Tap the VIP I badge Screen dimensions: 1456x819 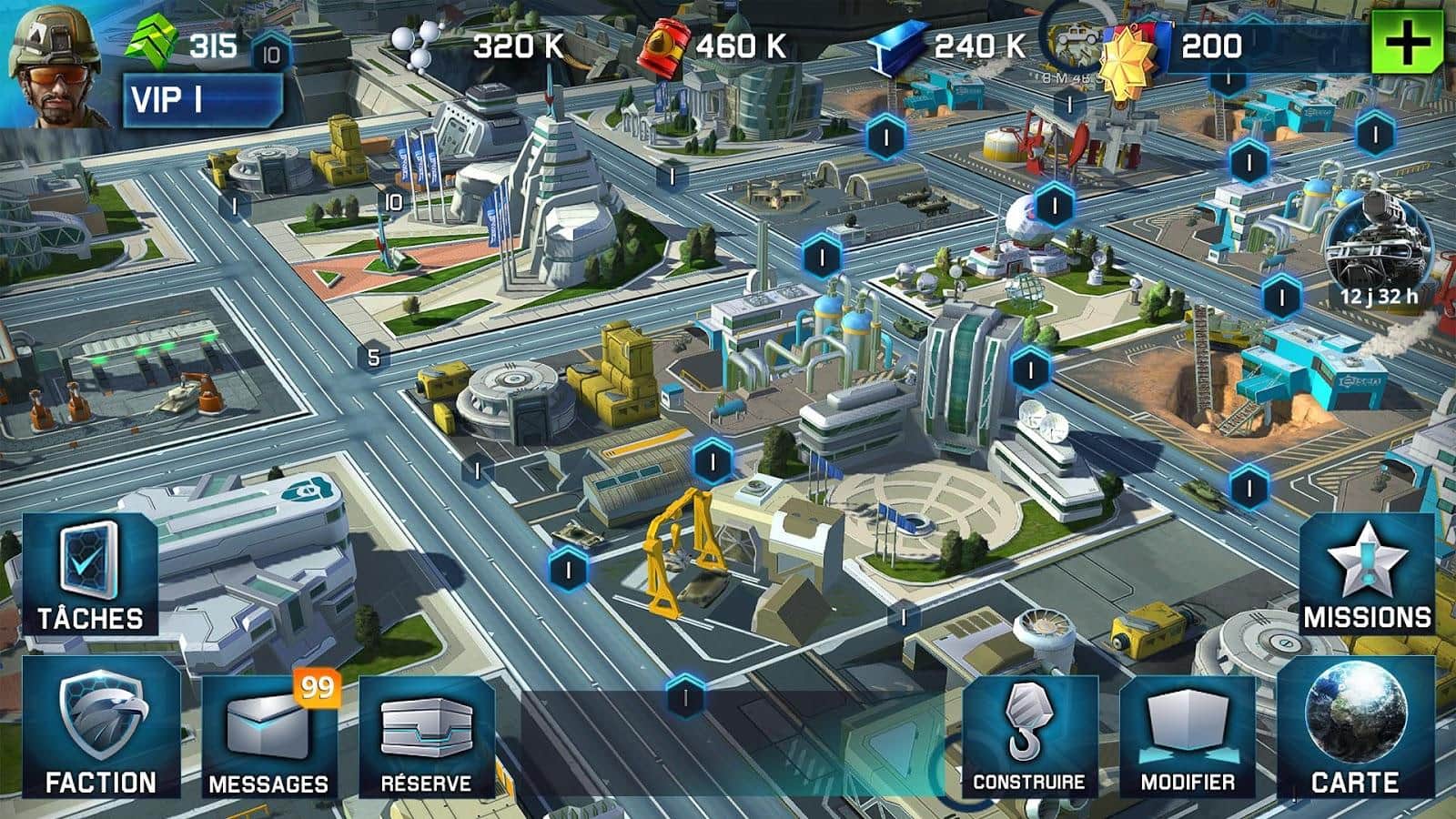202,100
